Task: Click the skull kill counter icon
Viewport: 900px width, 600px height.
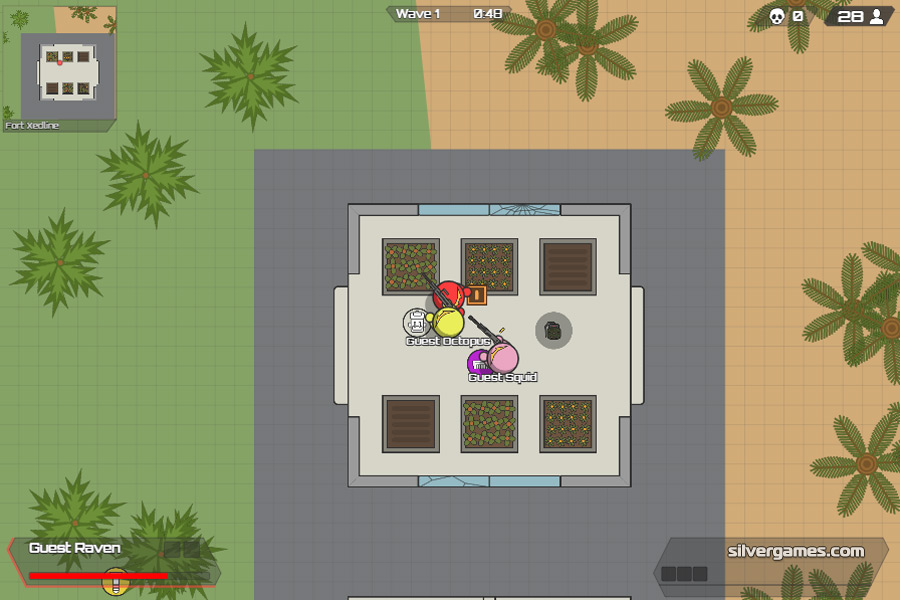Action: tap(776, 16)
